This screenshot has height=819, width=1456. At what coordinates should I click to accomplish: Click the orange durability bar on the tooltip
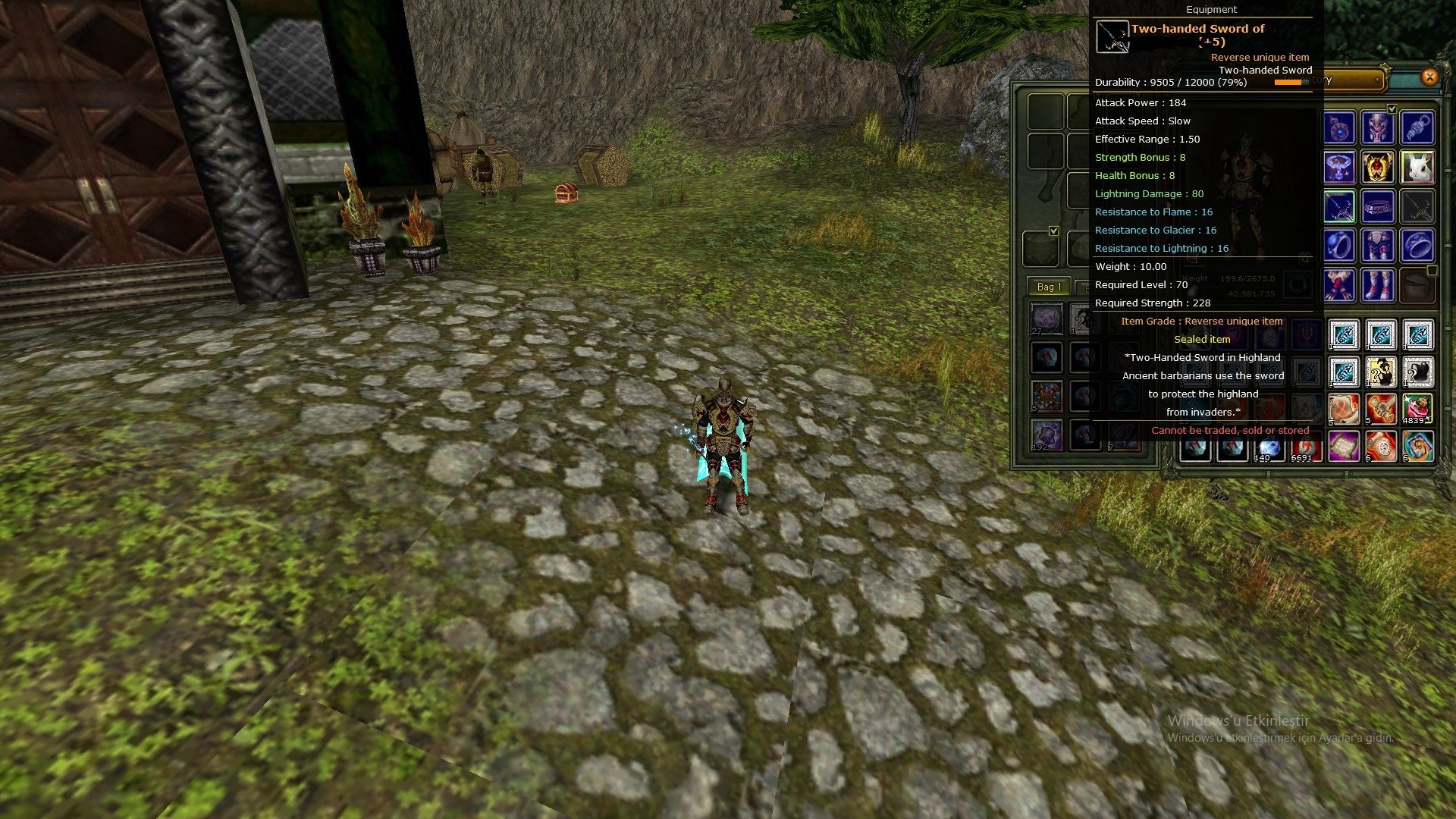tap(1291, 82)
